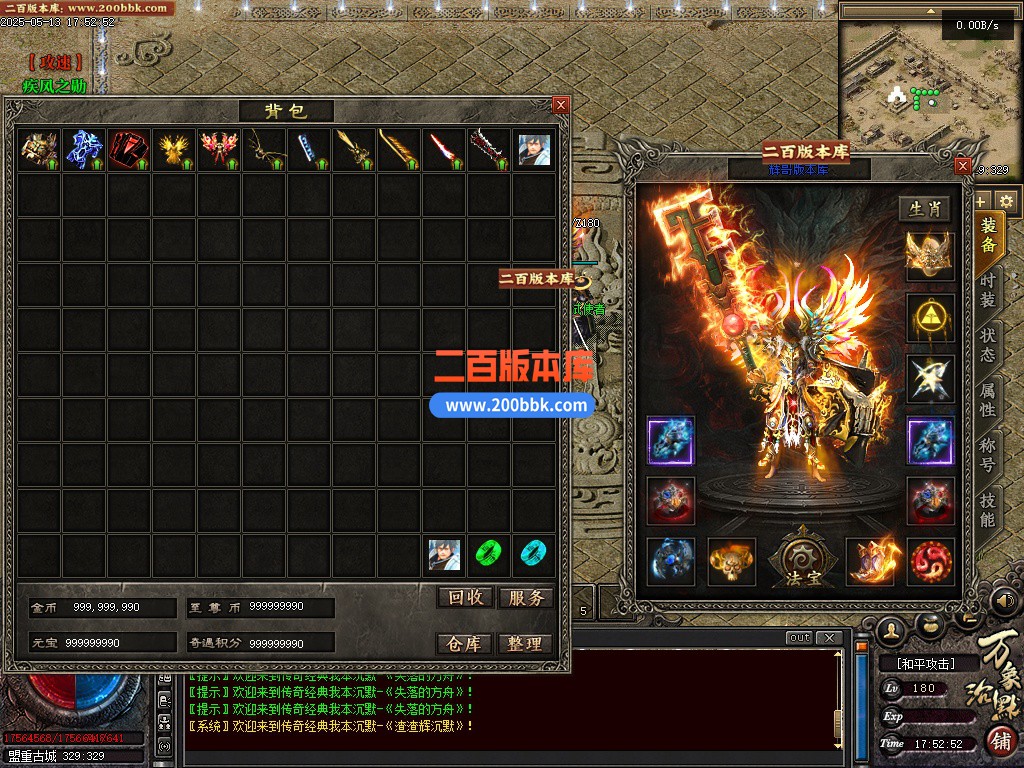This screenshot has width=1024, height=768.
Task: Click the 回收 recycle button
Action: pos(466,597)
